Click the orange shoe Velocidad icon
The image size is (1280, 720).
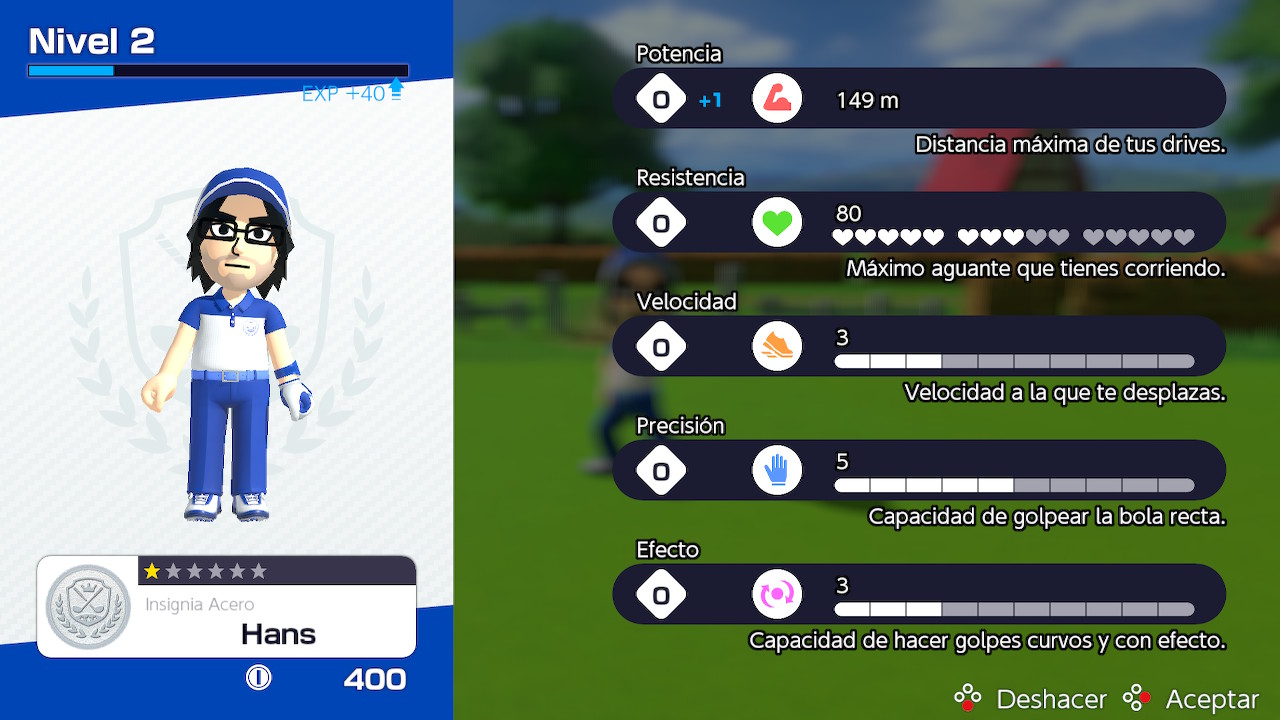pos(777,346)
